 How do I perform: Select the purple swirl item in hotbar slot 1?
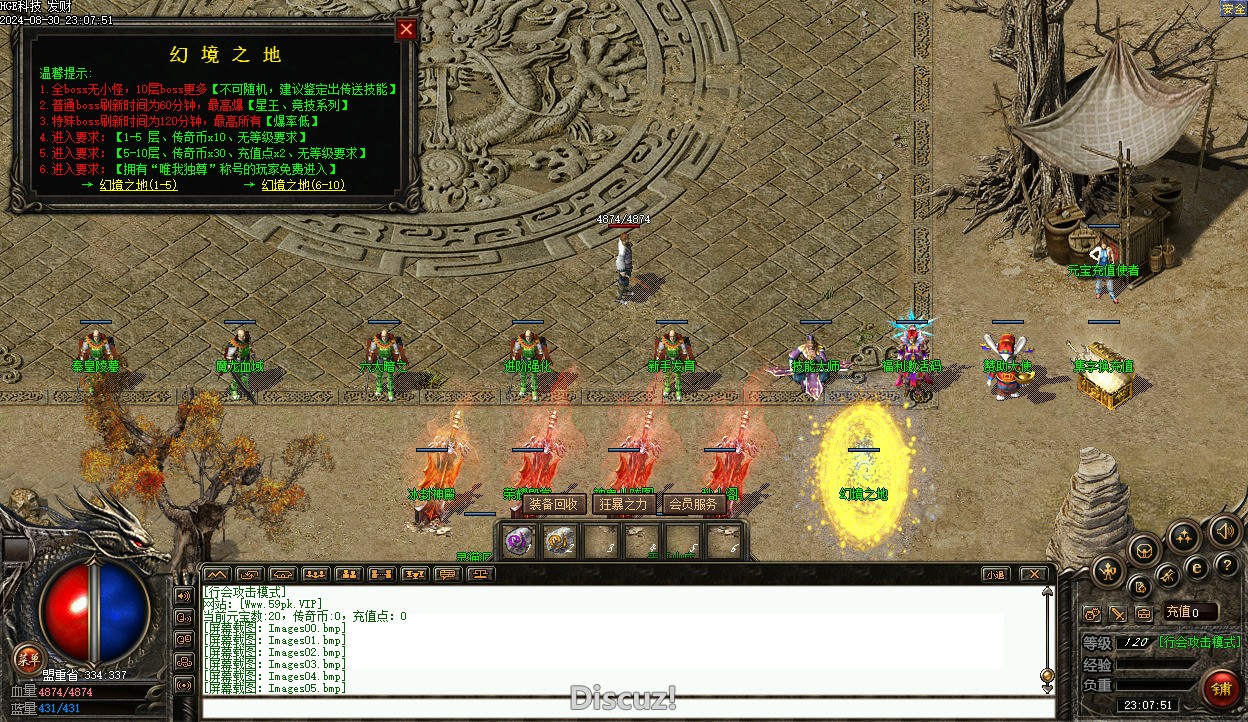[x=518, y=541]
